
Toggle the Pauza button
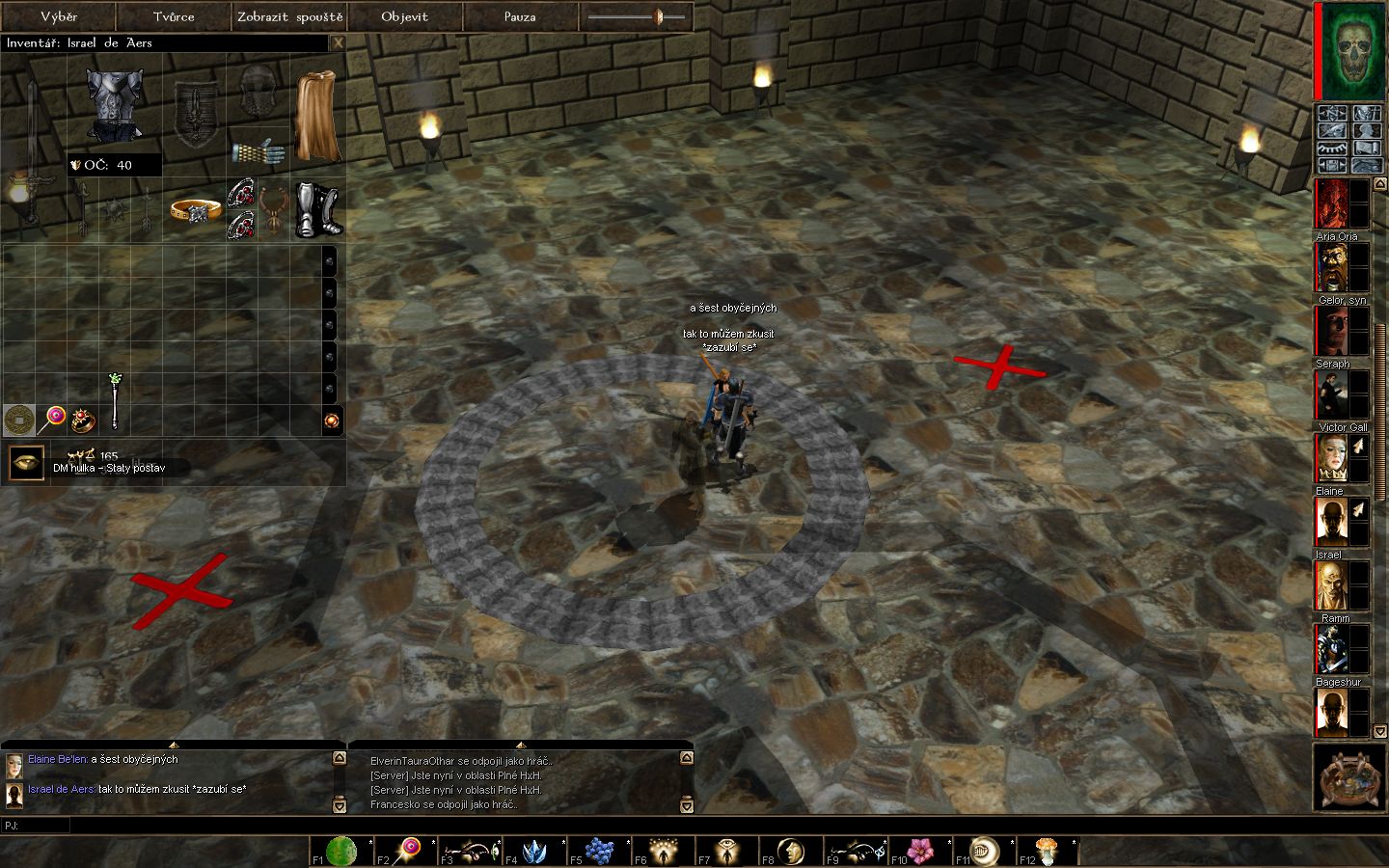(x=520, y=16)
